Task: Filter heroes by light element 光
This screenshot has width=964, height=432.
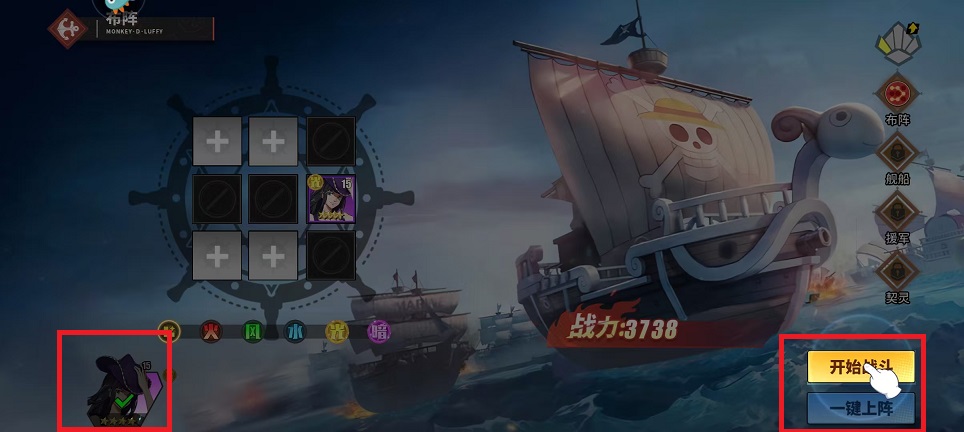Action: click(x=337, y=331)
